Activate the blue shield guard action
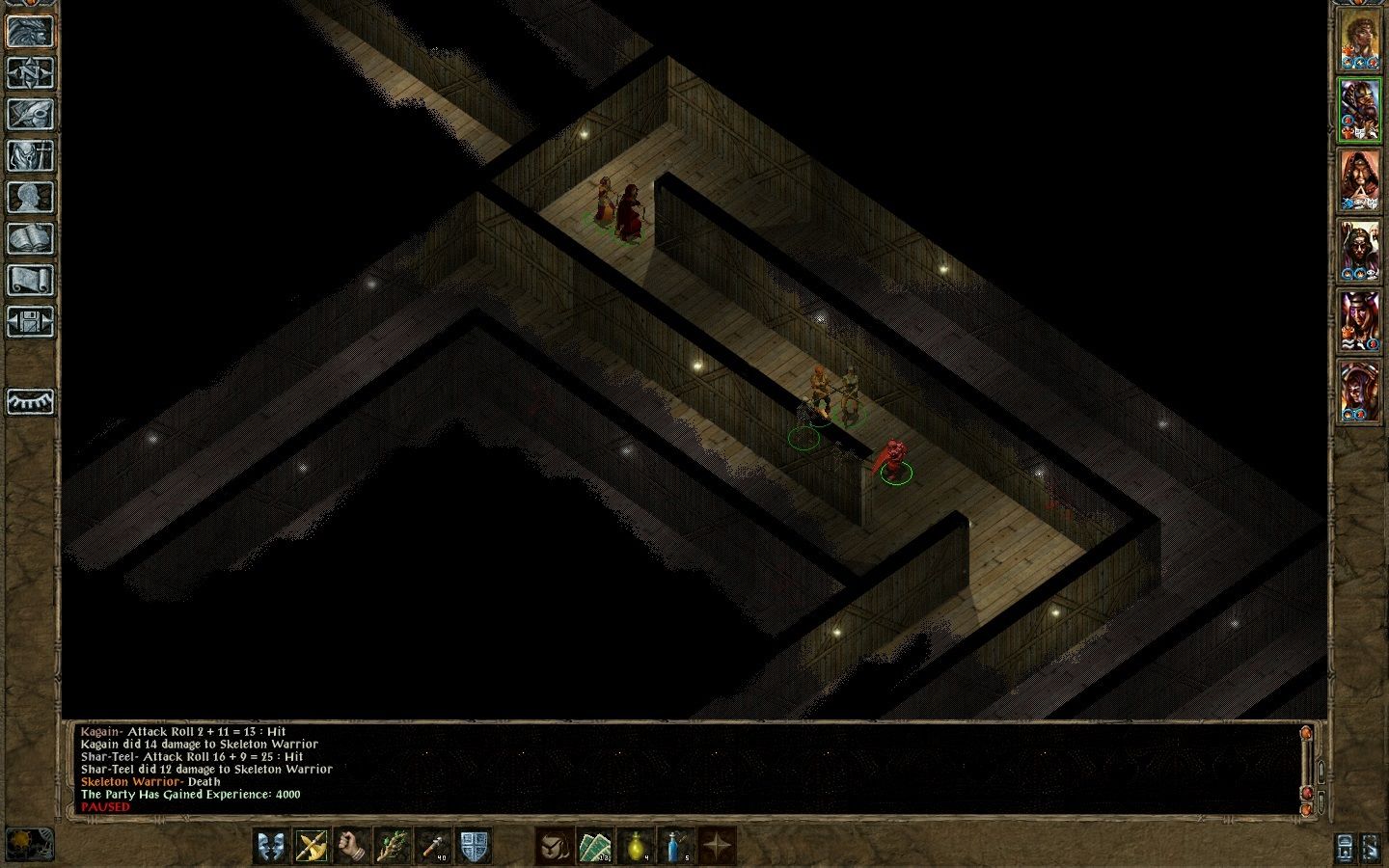The height and width of the screenshot is (868, 1389). [475, 846]
